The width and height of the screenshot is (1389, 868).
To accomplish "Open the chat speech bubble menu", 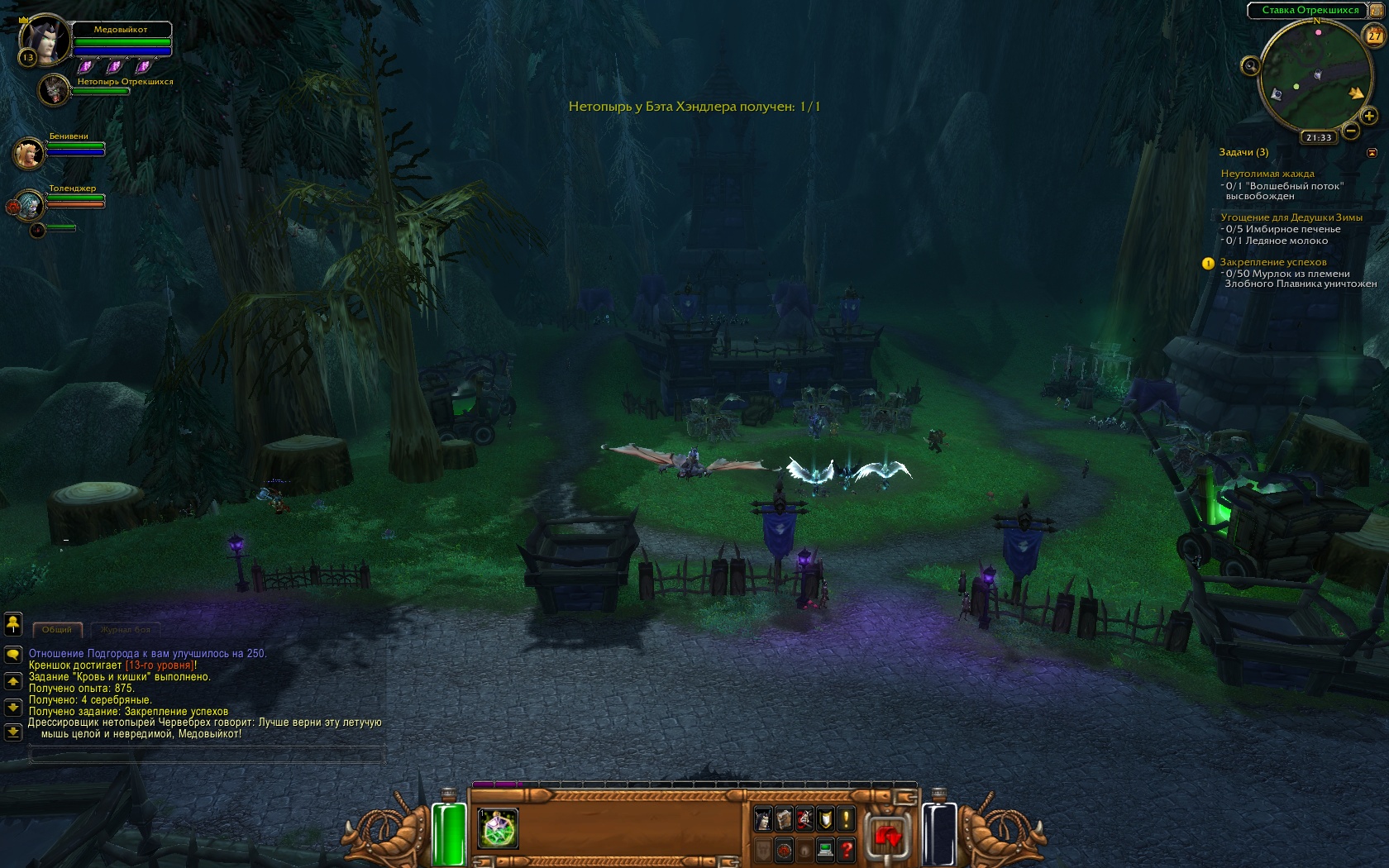I will click(x=13, y=654).
